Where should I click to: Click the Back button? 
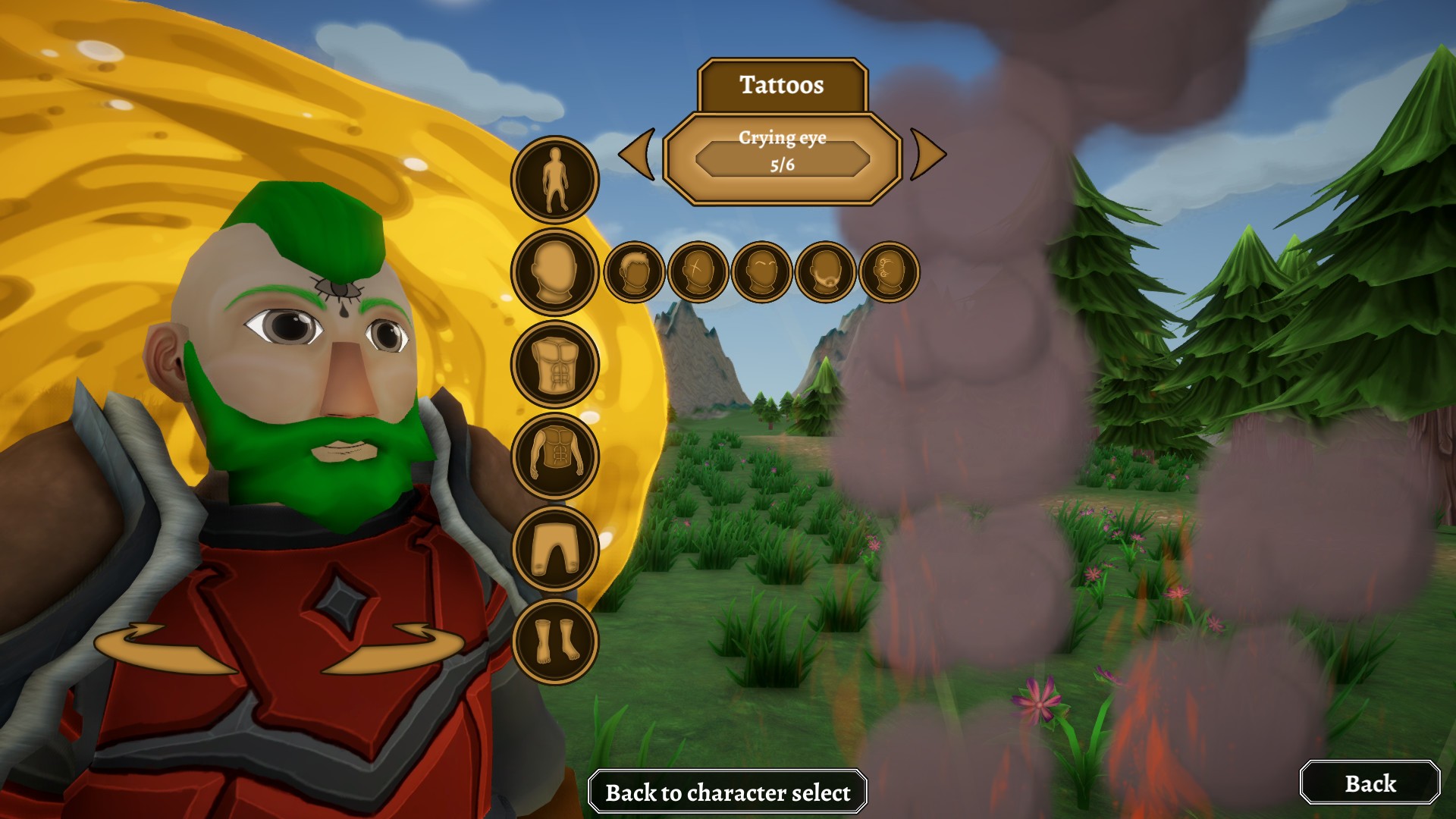1370,783
